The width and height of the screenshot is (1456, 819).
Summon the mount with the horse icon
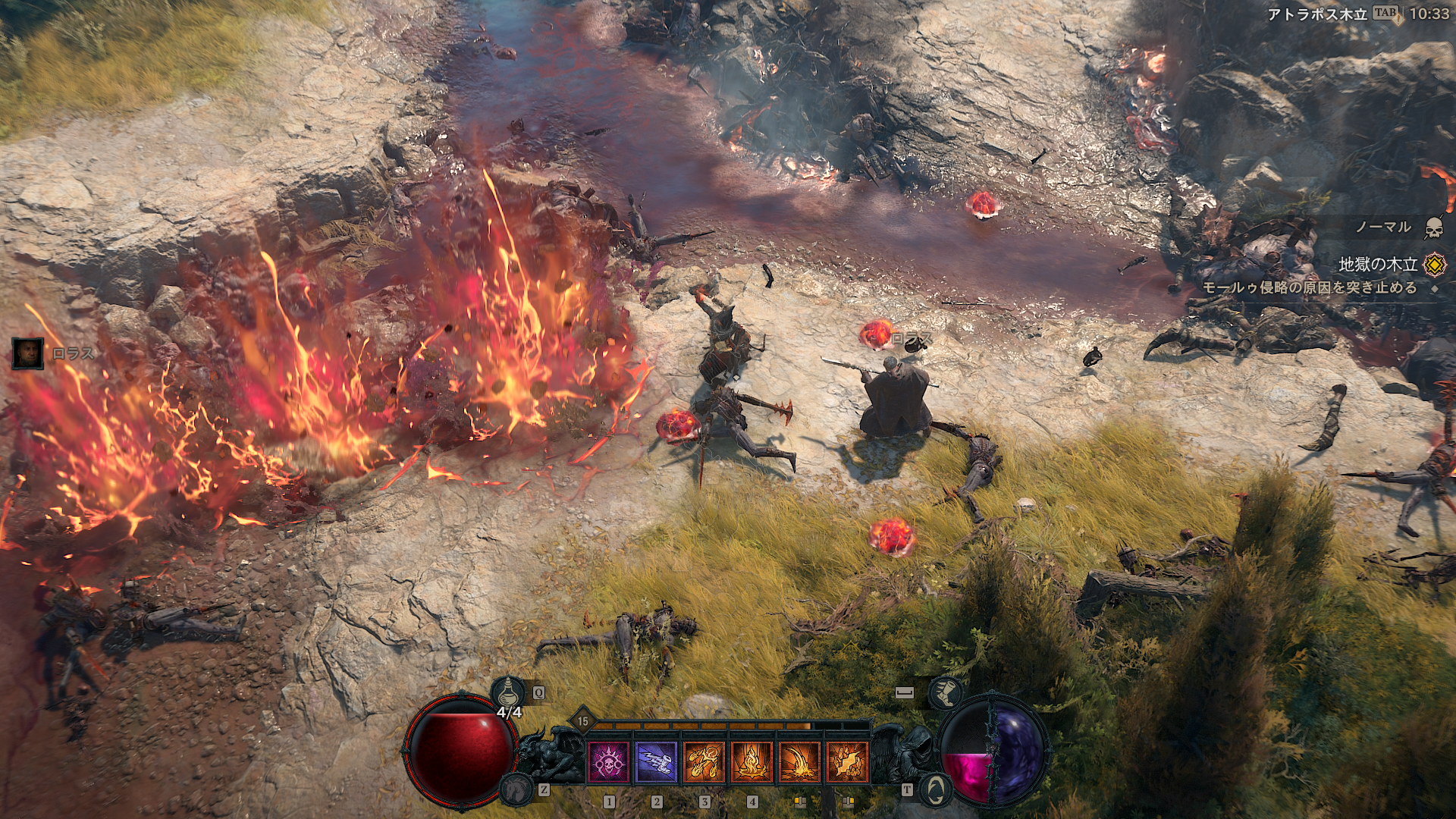(516, 789)
